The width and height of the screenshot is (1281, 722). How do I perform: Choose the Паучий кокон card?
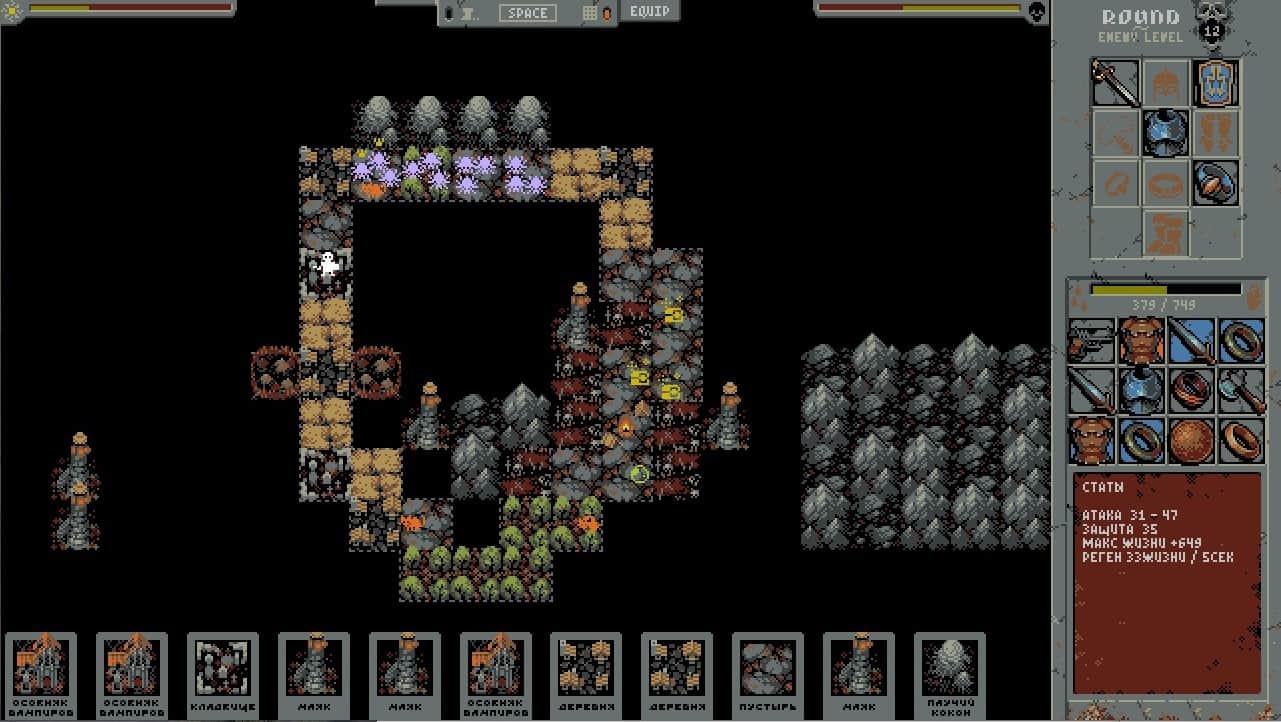[949, 674]
